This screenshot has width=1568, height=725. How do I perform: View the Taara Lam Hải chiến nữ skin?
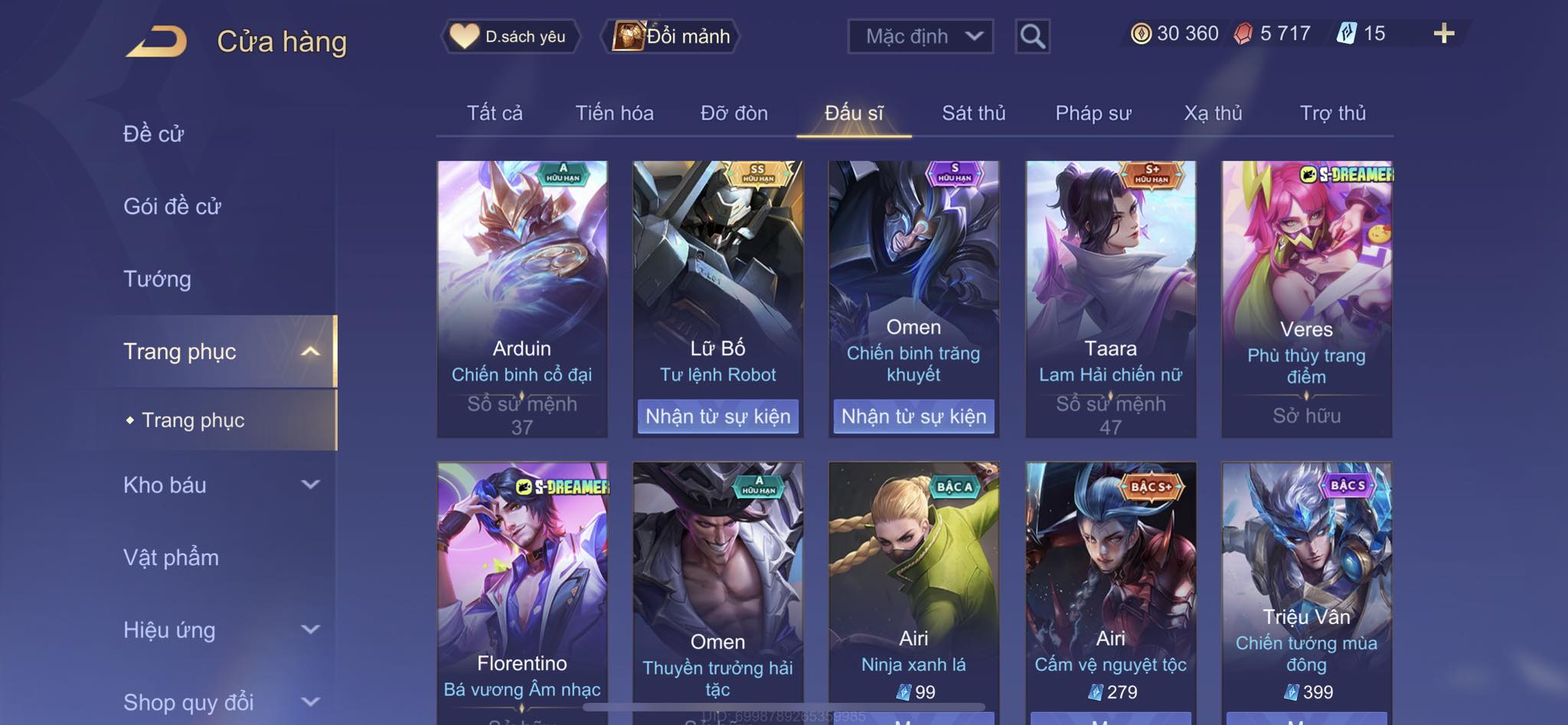click(x=1110, y=299)
